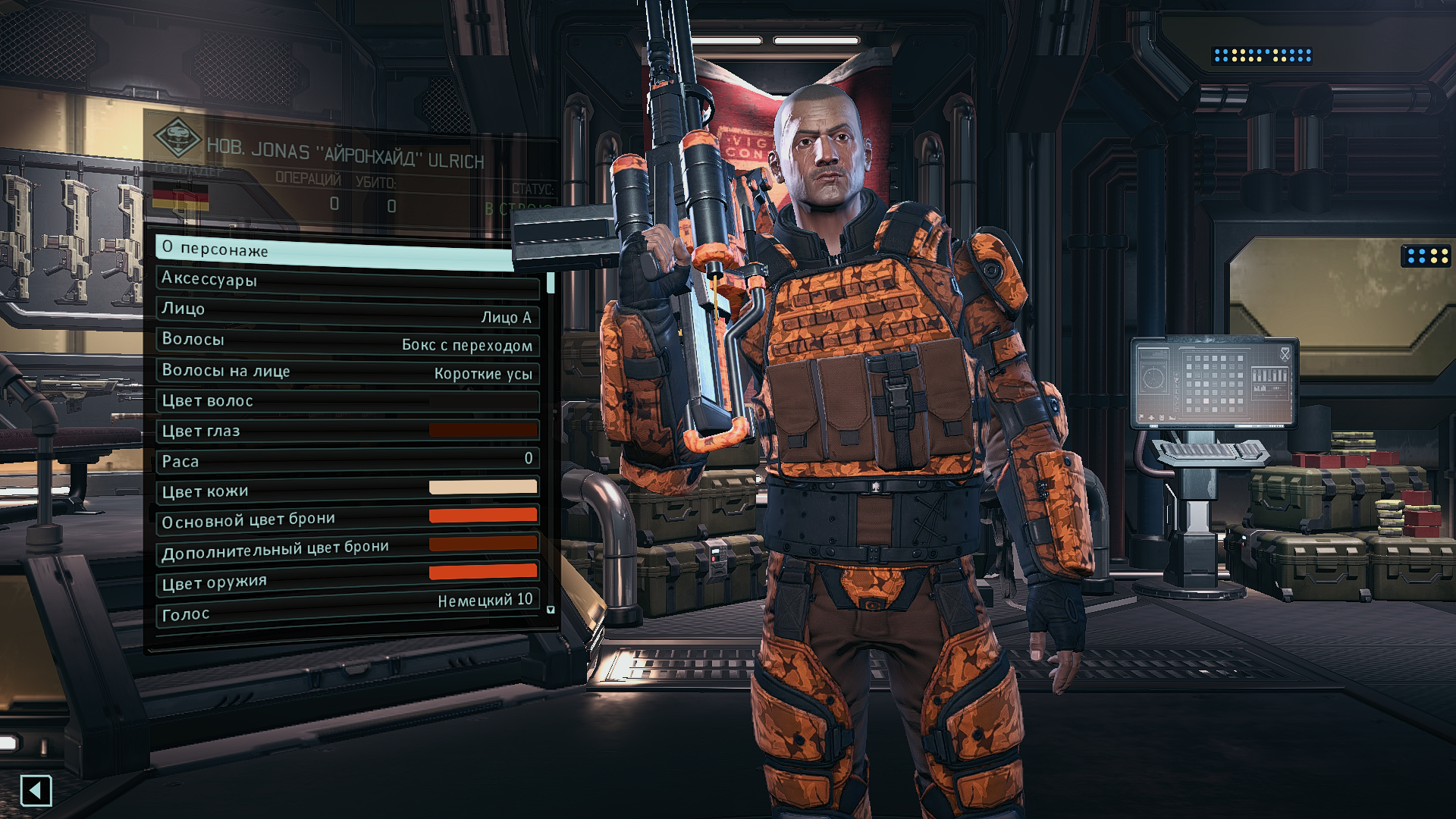The width and height of the screenshot is (1456, 819).
Task: Select "Дополнительный цвет брони" secondary armor color
Action: (x=347, y=549)
